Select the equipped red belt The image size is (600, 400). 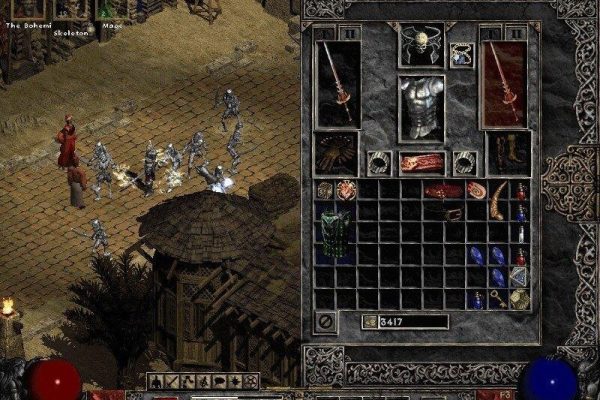pos(421,163)
